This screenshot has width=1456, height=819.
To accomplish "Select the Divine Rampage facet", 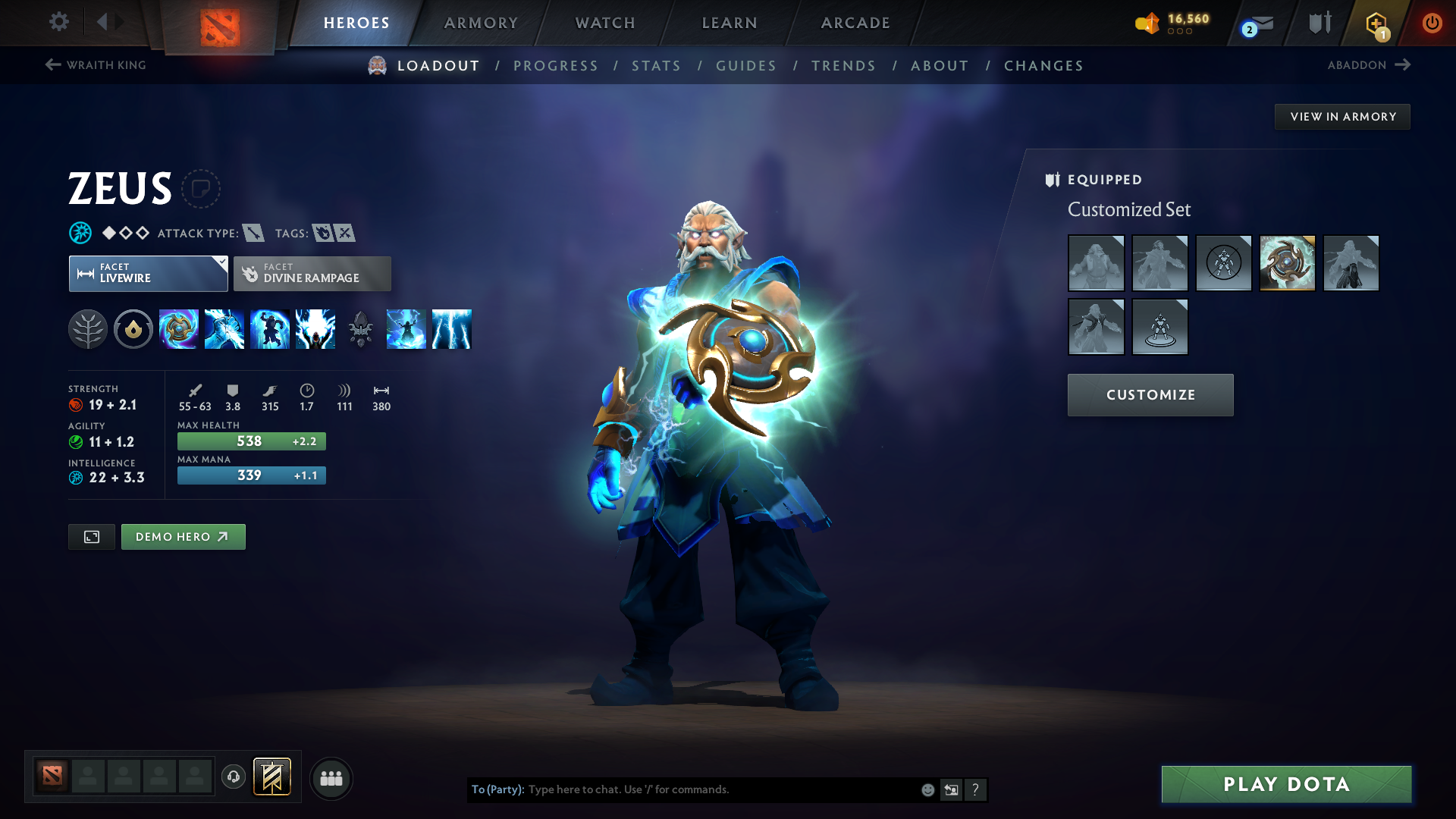I will pyautogui.click(x=312, y=273).
